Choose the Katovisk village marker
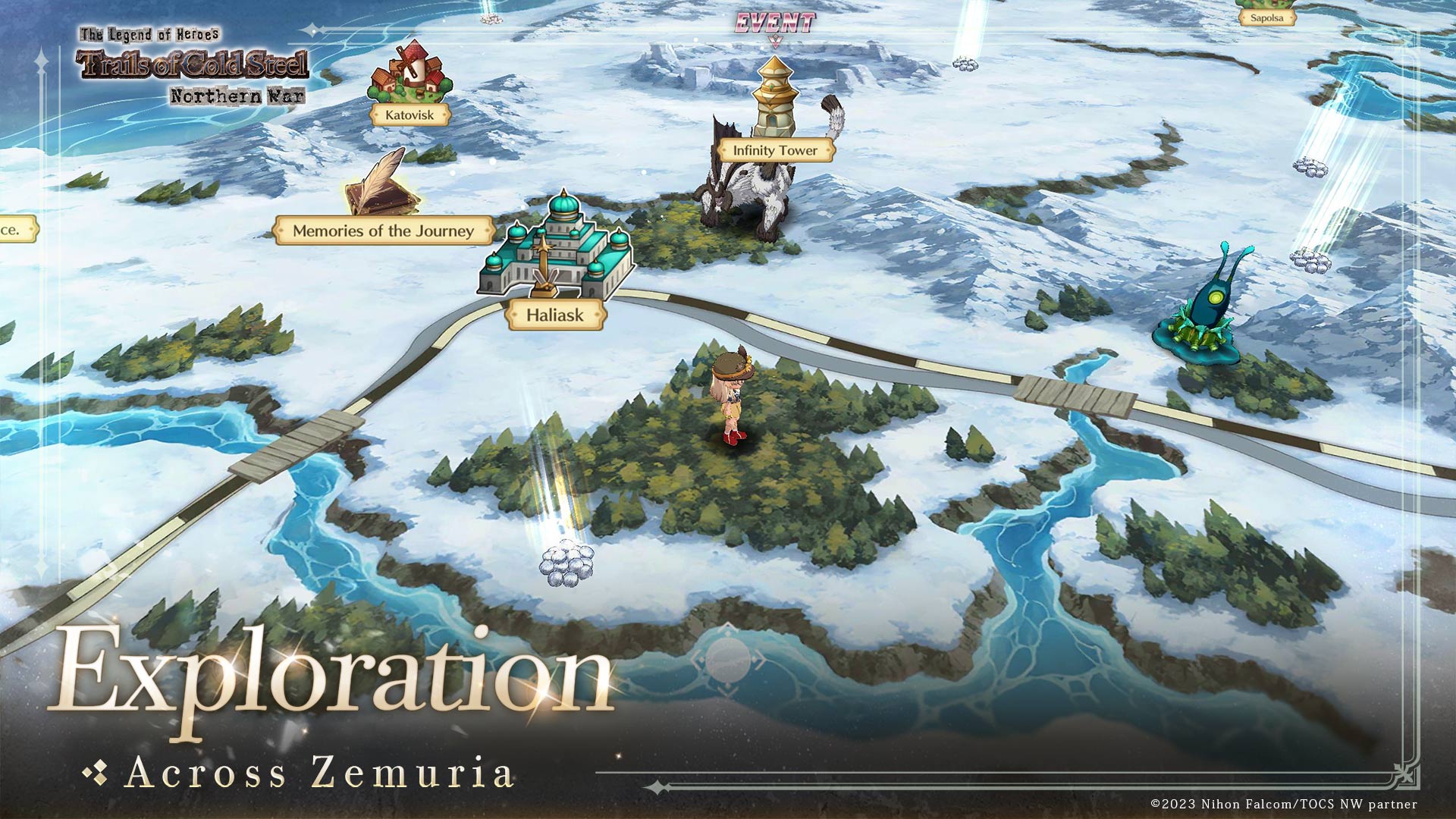1456x819 pixels. tap(409, 115)
